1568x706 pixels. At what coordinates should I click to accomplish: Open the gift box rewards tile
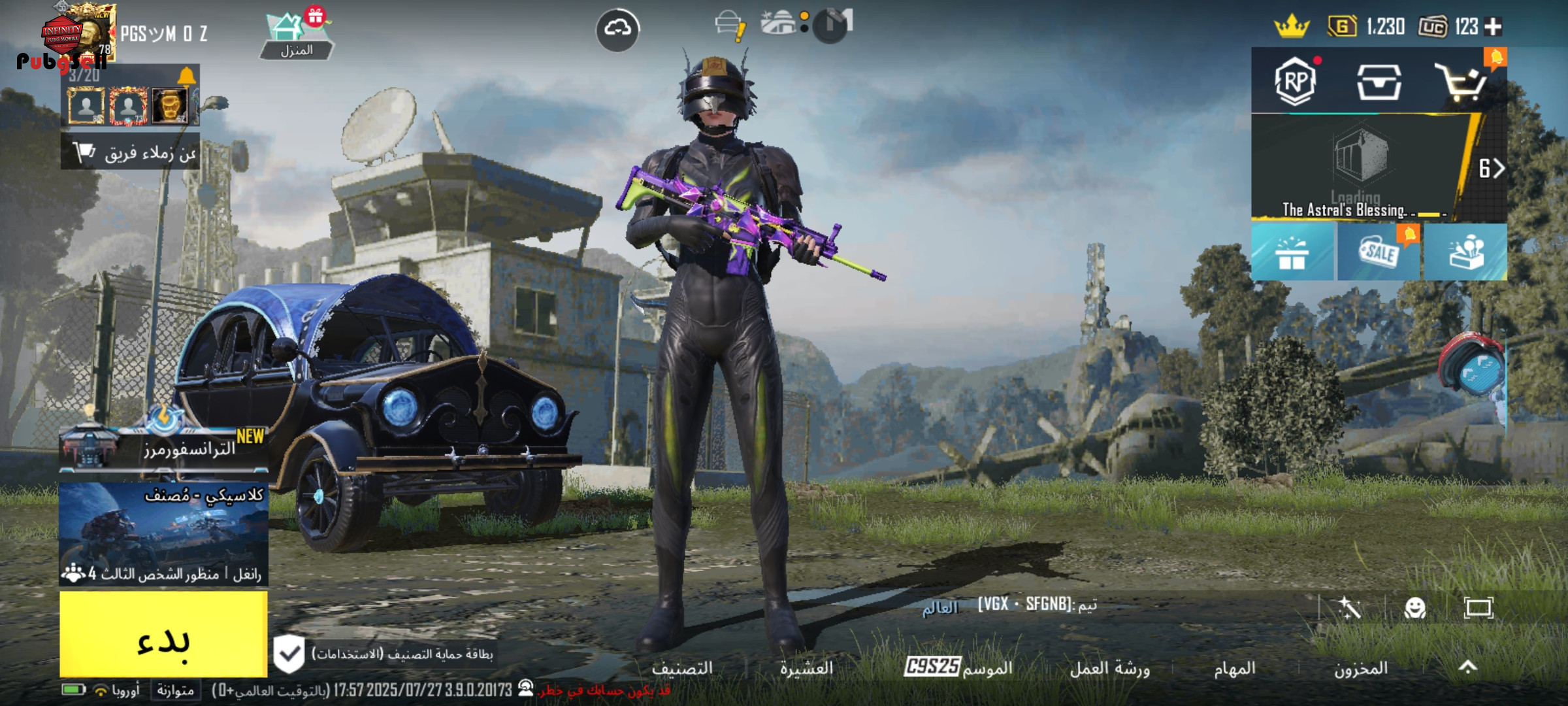click(1292, 253)
